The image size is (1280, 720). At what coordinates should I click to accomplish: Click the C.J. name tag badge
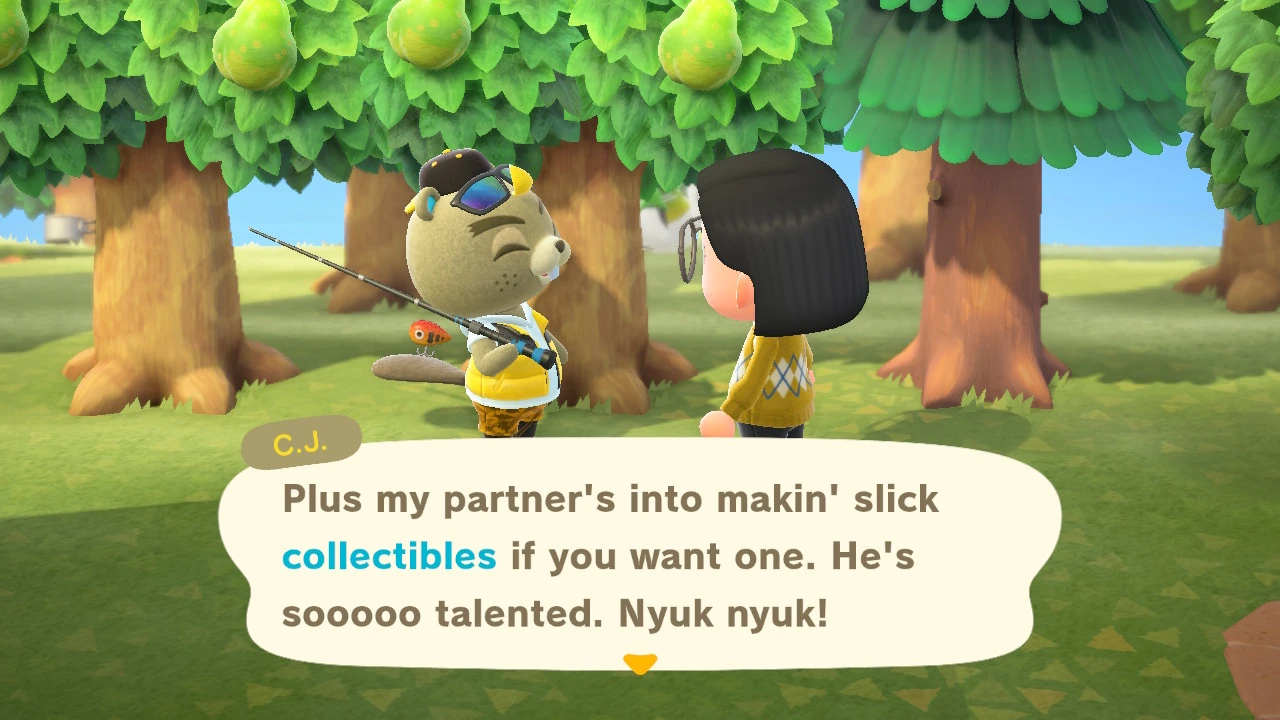coord(300,440)
